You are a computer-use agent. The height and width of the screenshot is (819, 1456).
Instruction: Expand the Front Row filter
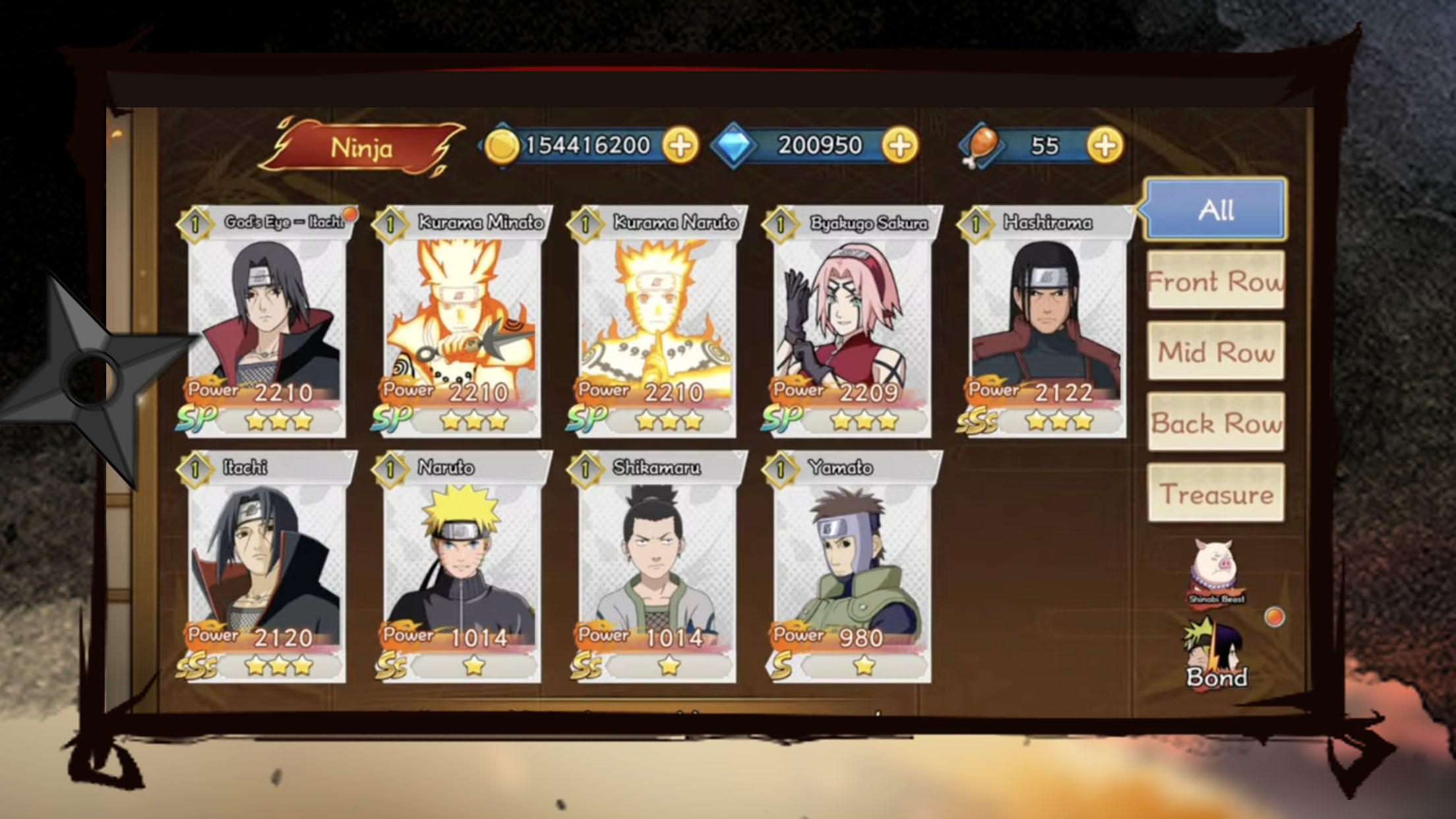point(1215,282)
